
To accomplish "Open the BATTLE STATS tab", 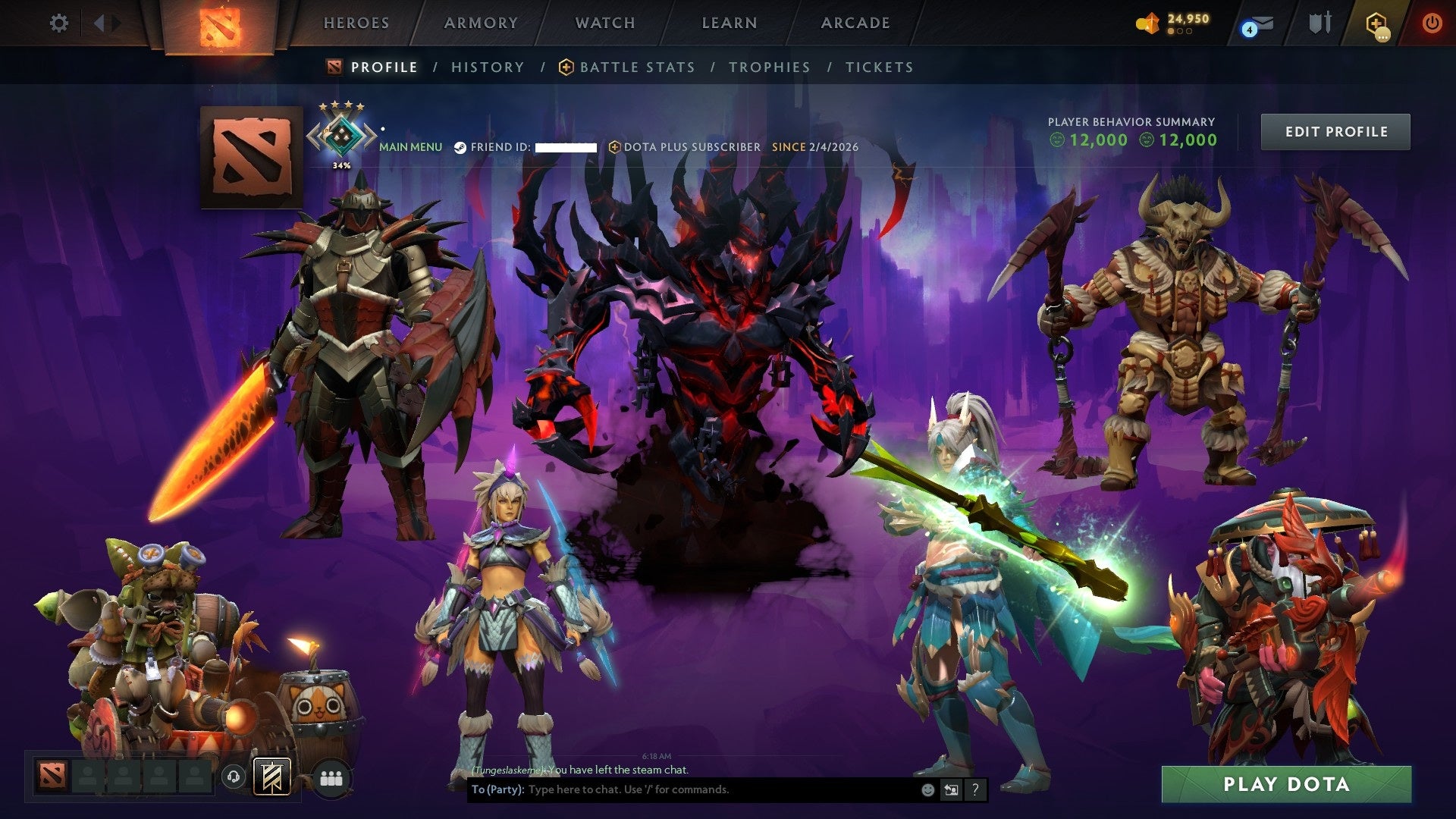I will (x=635, y=67).
